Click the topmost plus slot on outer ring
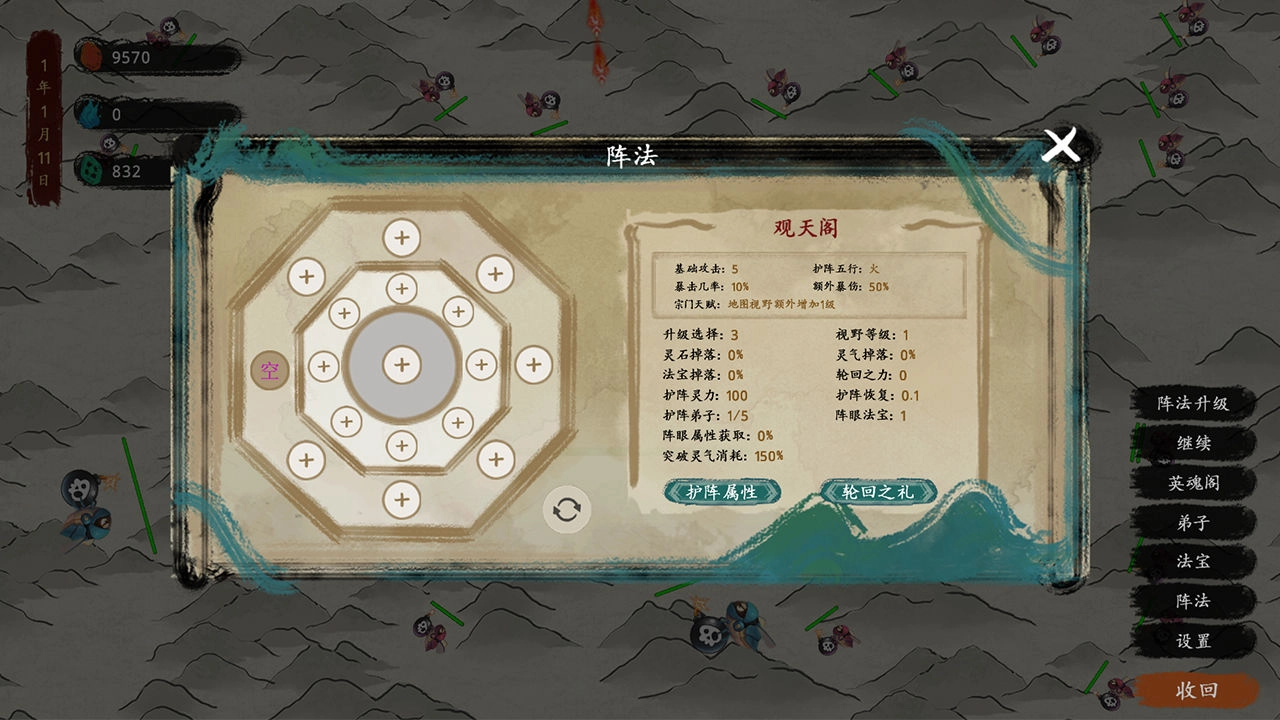 tap(402, 236)
